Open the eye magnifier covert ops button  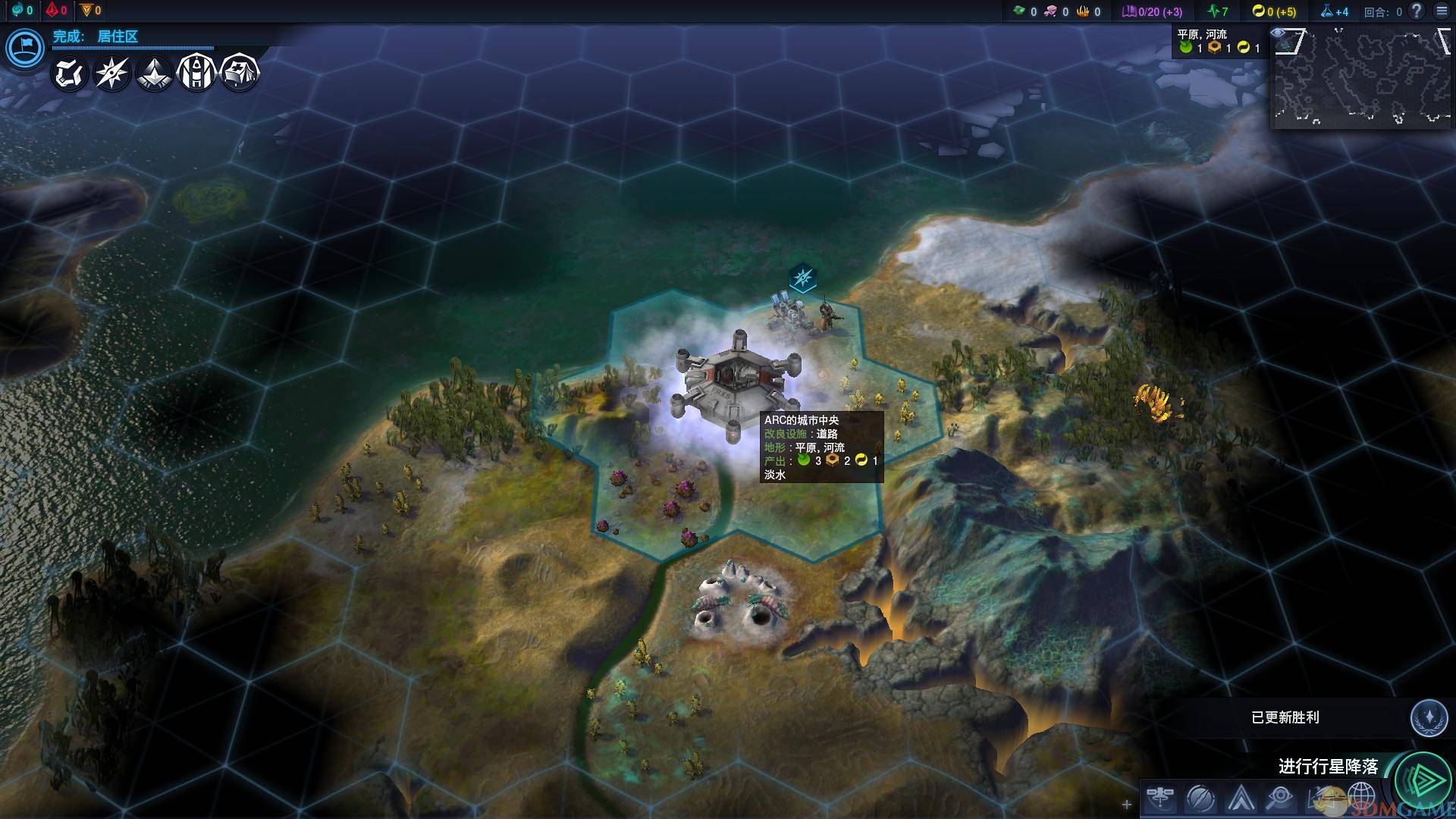(1281, 798)
